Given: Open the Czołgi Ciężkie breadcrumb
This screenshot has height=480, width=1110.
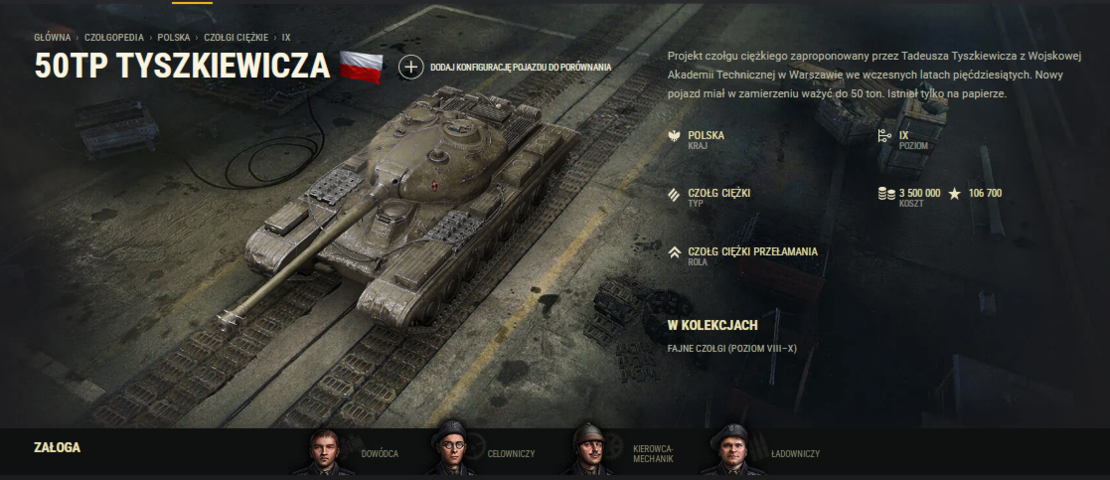Looking at the screenshot, I should (x=235, y=37).
